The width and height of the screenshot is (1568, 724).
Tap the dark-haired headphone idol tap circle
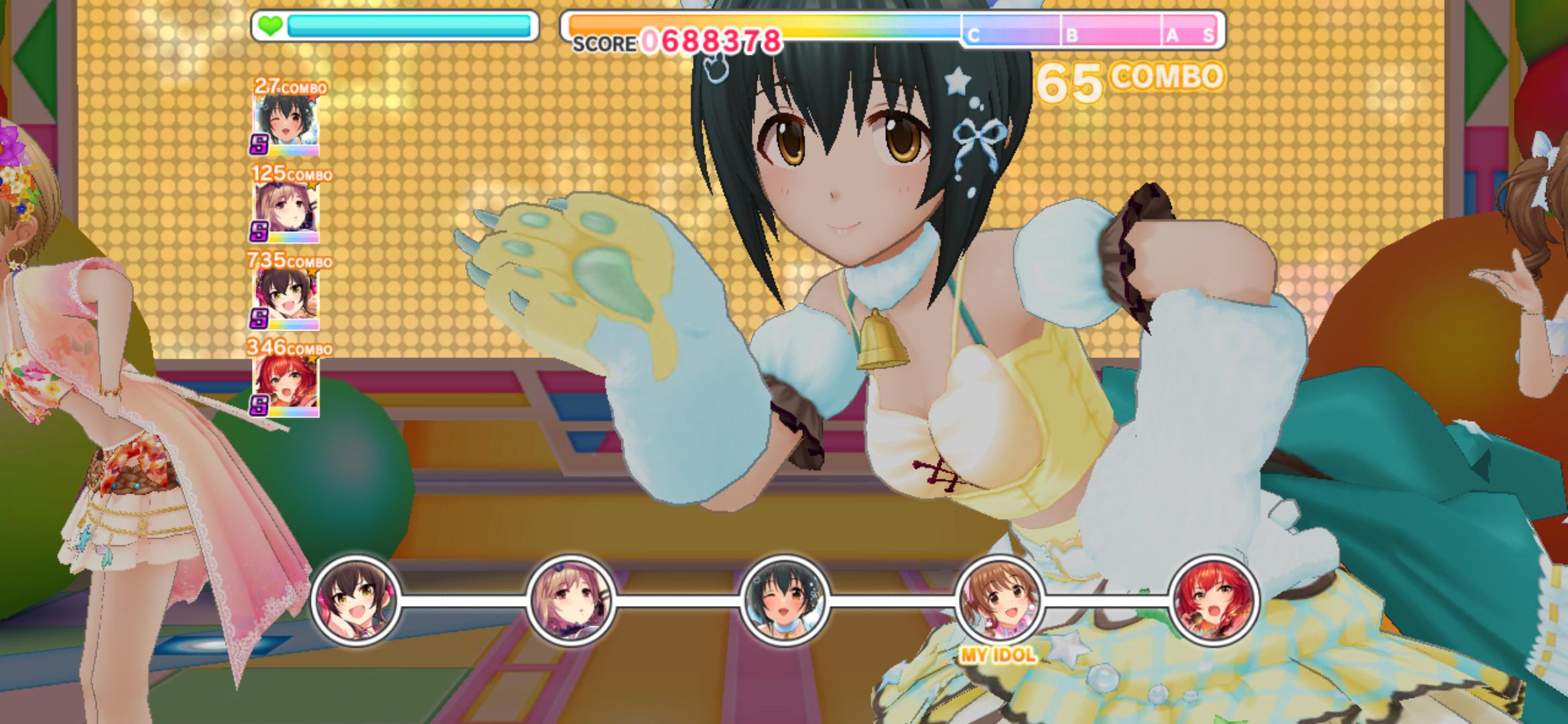[x=356, y=599]
